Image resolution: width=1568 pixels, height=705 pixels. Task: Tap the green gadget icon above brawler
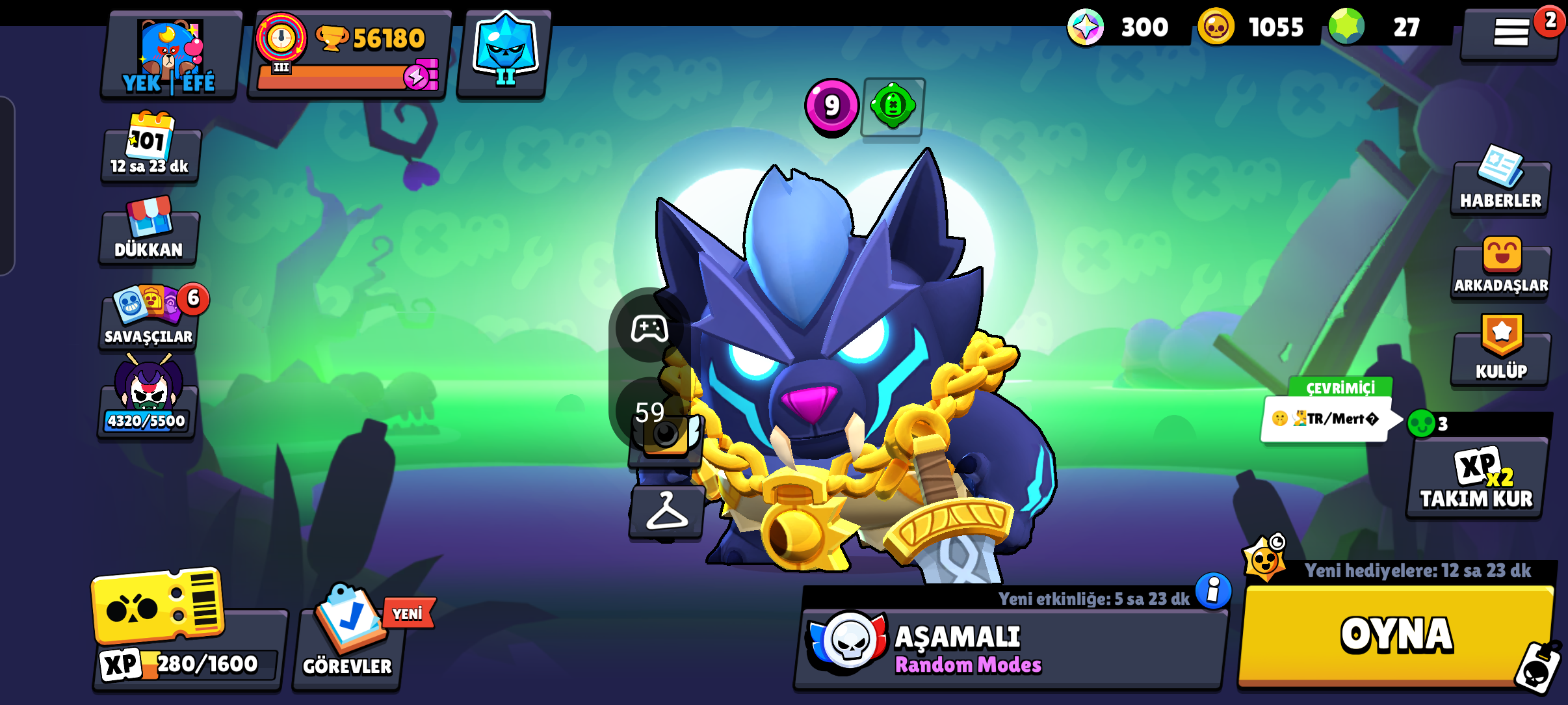[893, 106]
